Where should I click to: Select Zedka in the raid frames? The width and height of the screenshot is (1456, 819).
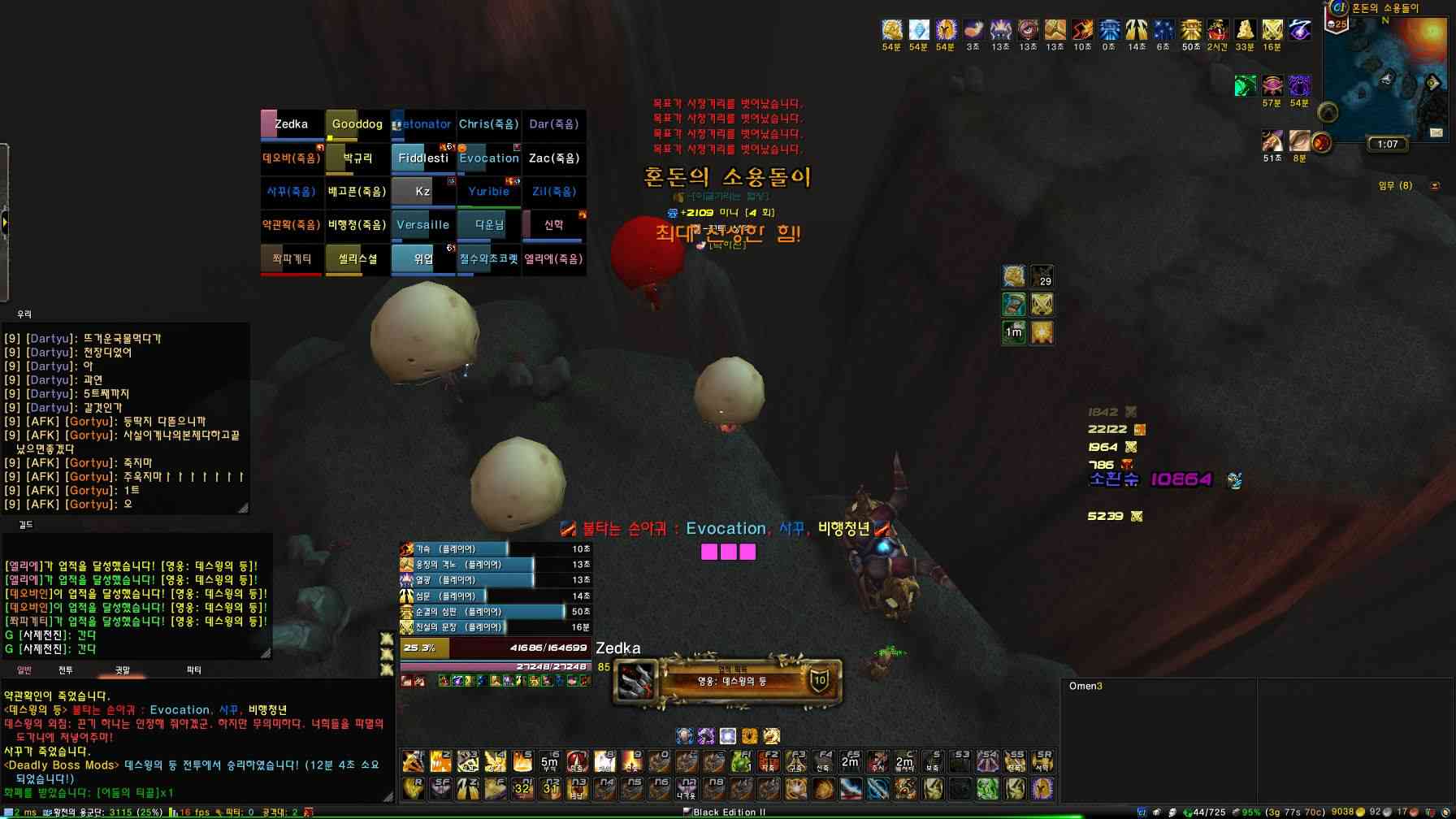[x=292, y=124]
